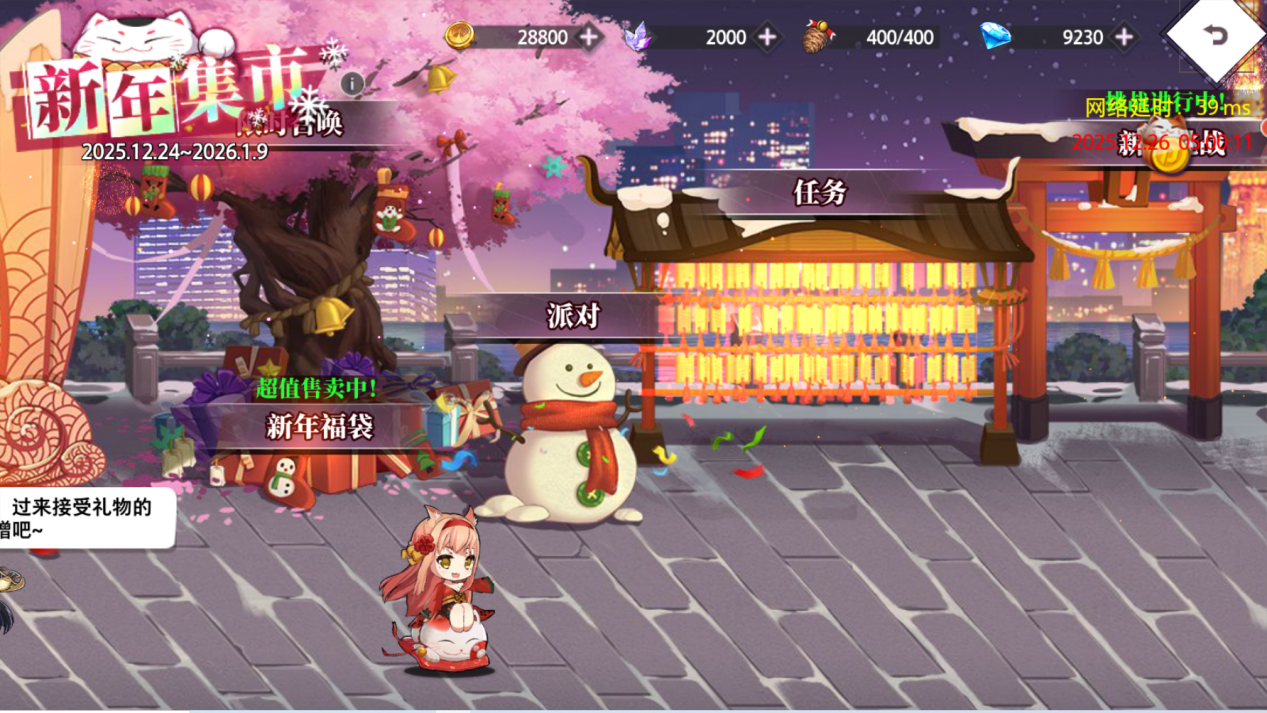Enter the 派对 (Party) event
This screenshot has width=1267, height=713.
click(x=573, y=316)
